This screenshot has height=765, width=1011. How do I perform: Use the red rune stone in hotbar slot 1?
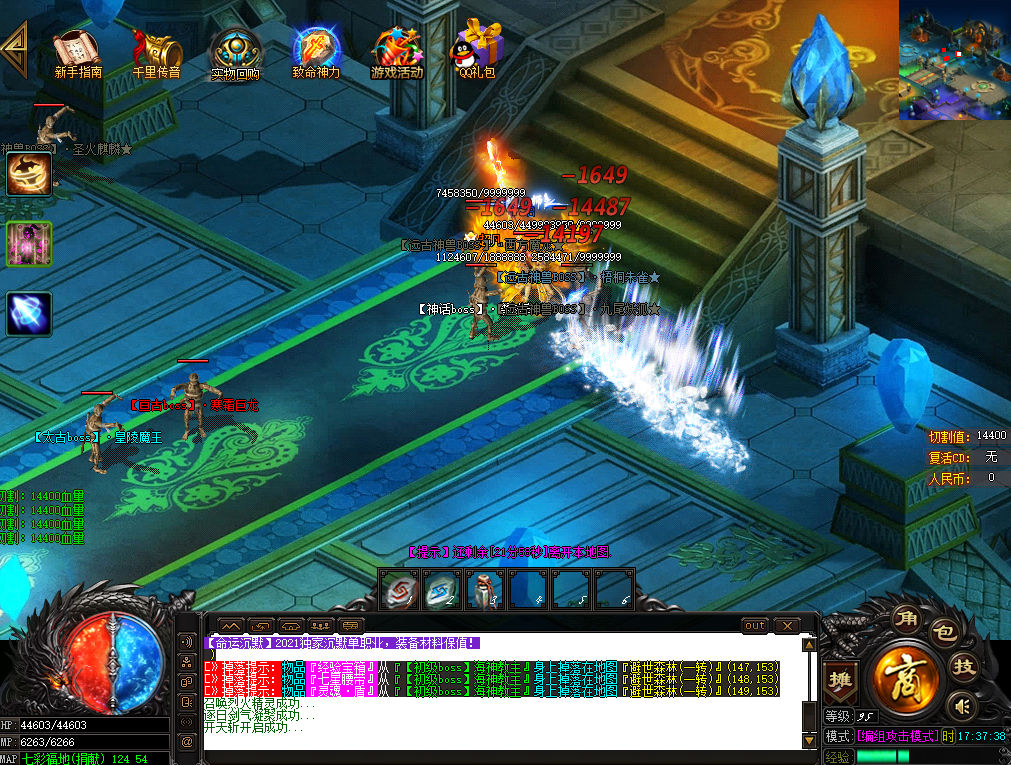click(400, 589)
